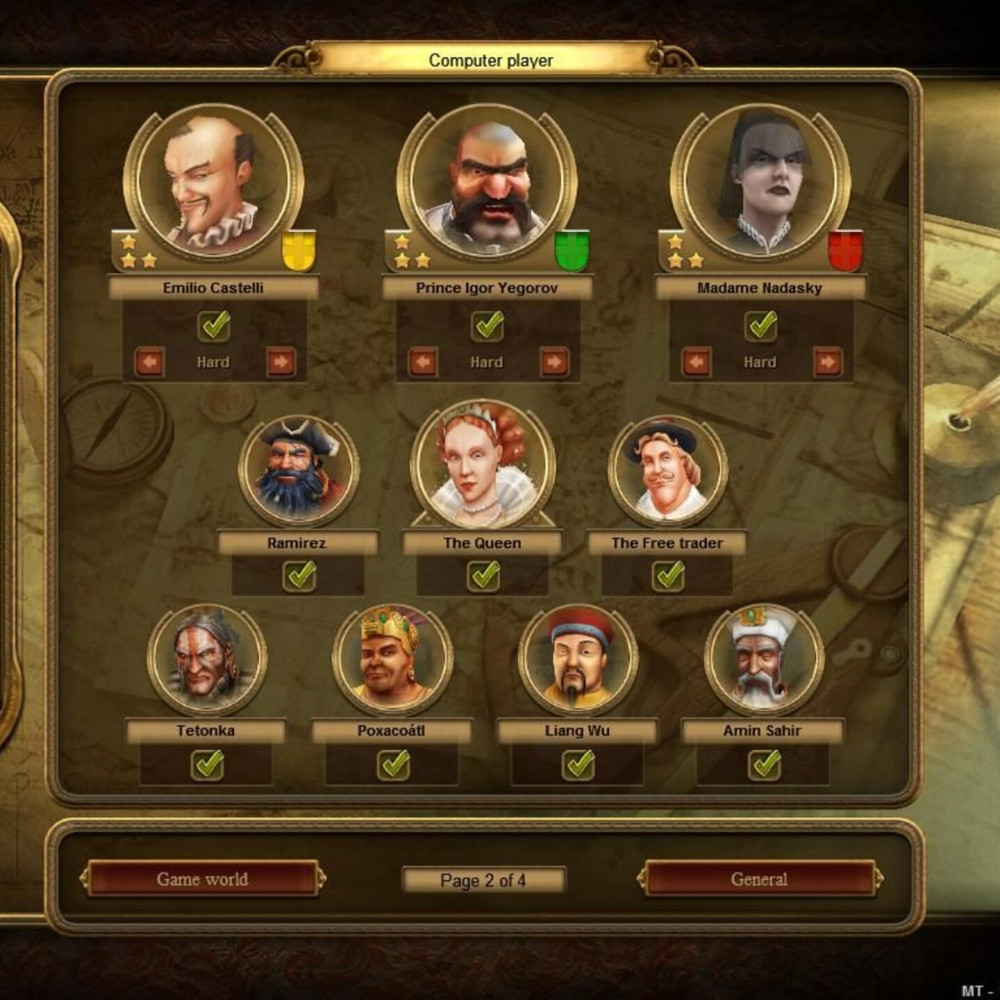The width and height of the screenshot is (1000, 1000).
Task: Uncheck Prince Igor Yegorov's checkbox
Action: 488,325
